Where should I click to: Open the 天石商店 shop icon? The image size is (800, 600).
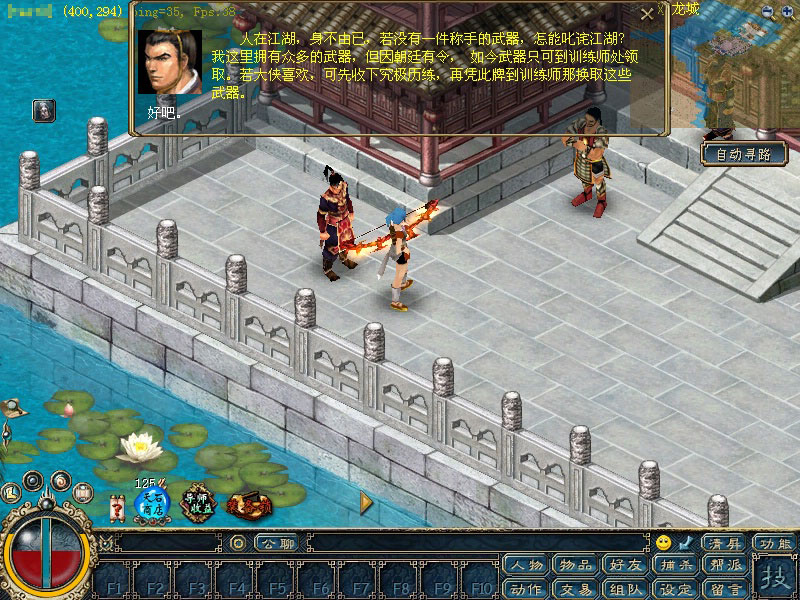click(152, 504)
